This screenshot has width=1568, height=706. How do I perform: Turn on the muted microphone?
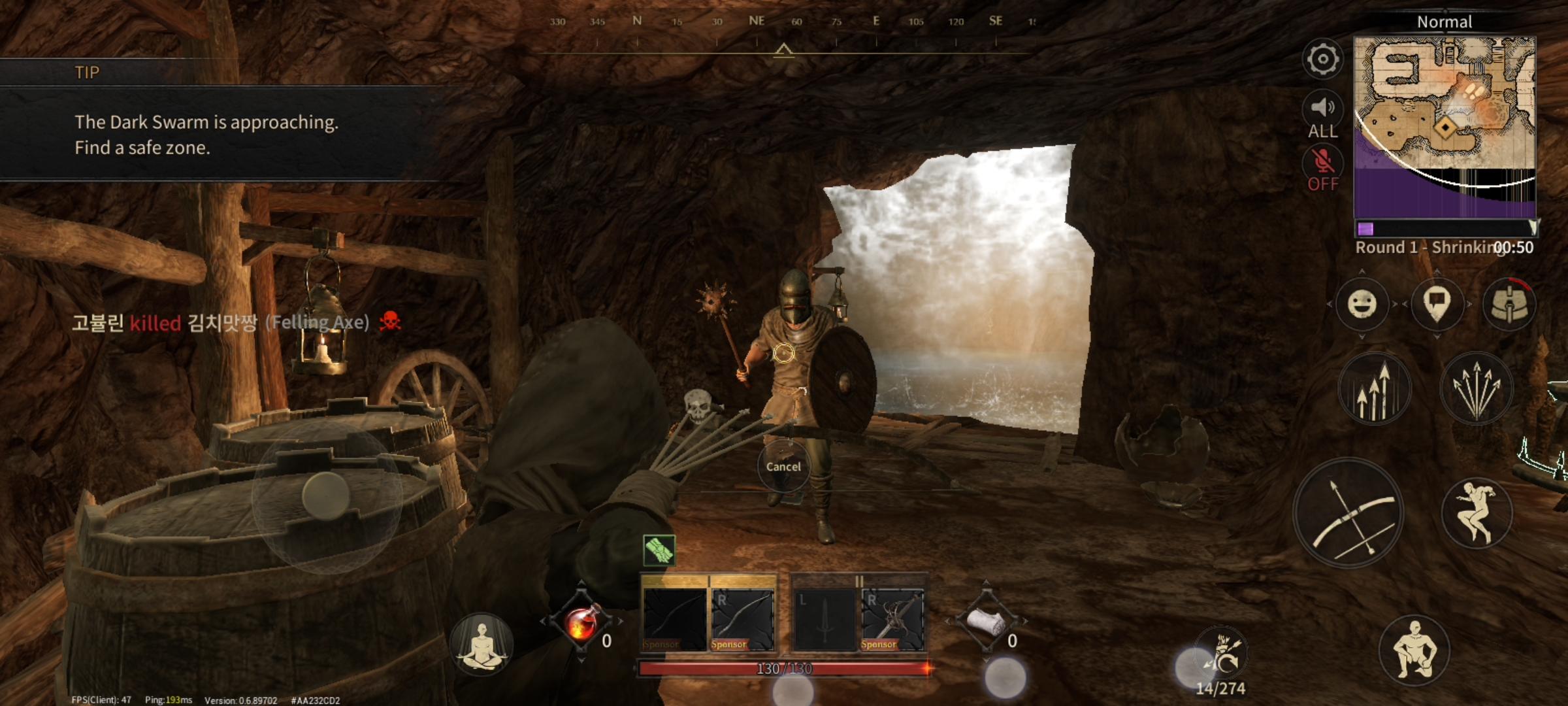point(1322,167)
